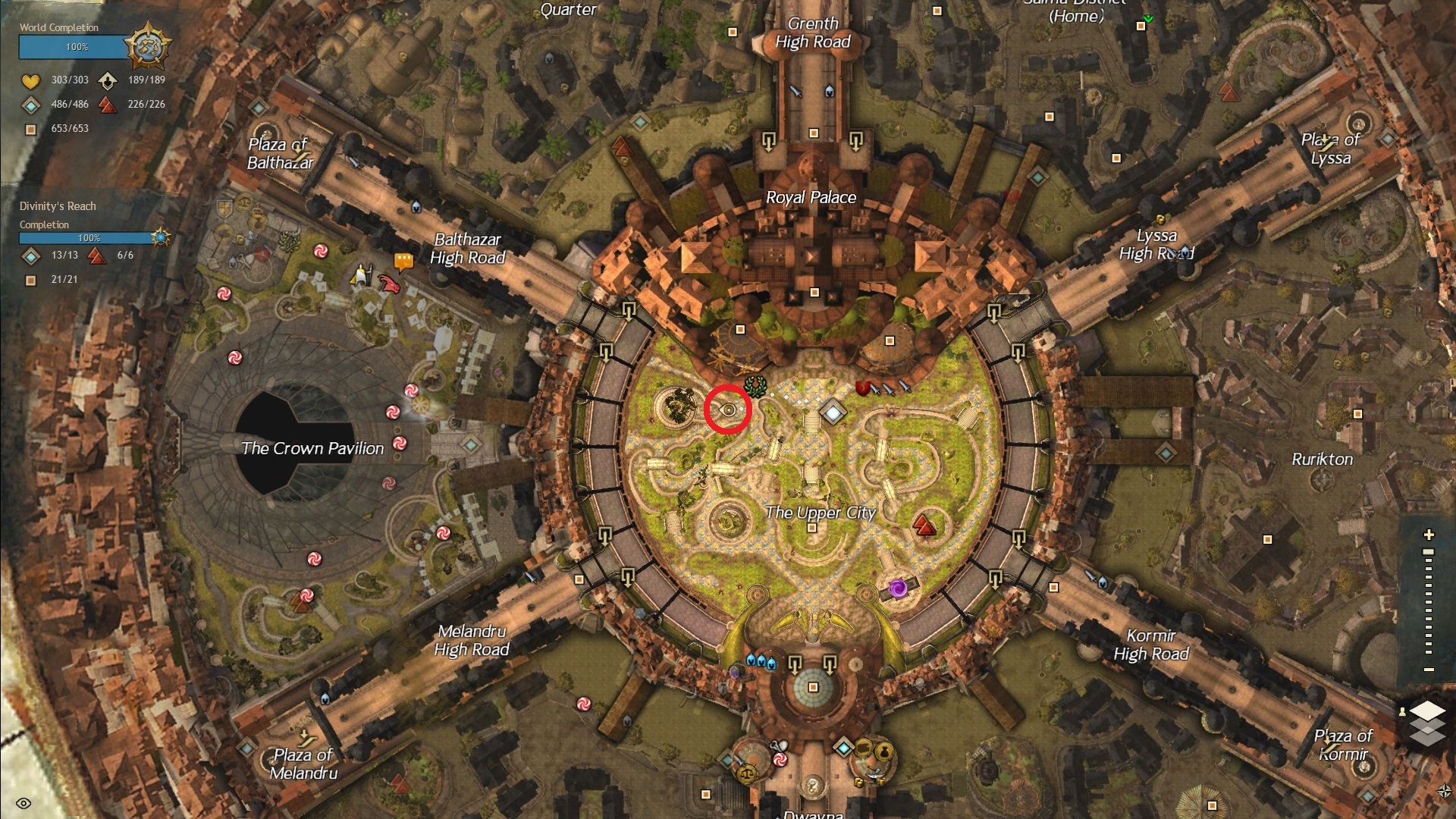Select the Rurikton waypoint diamond
Viewport: 1456px width, 819px height.
point(1166,453)
